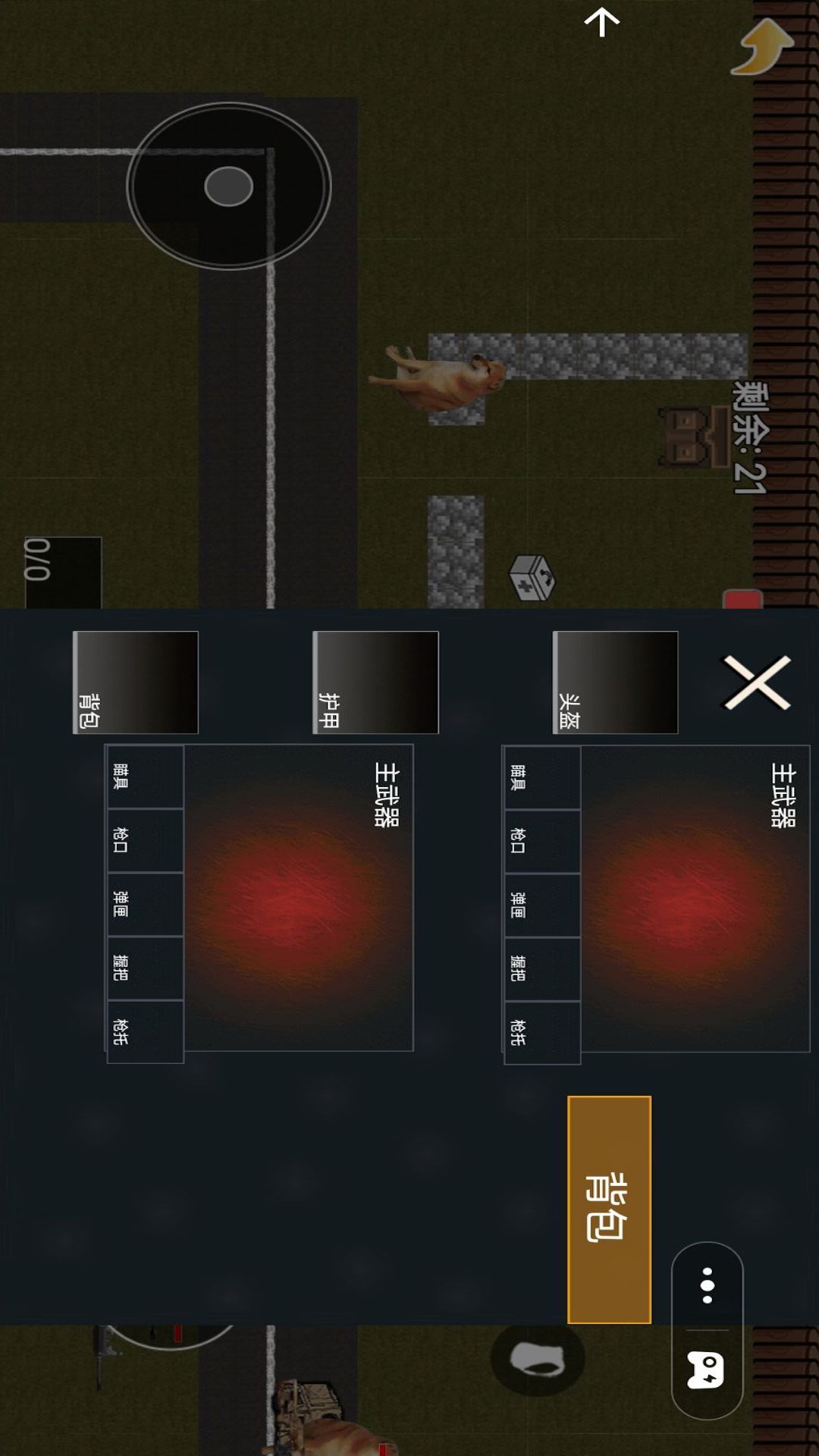
Task: Close the equipment panel with the X
Action: coord(757,682)
